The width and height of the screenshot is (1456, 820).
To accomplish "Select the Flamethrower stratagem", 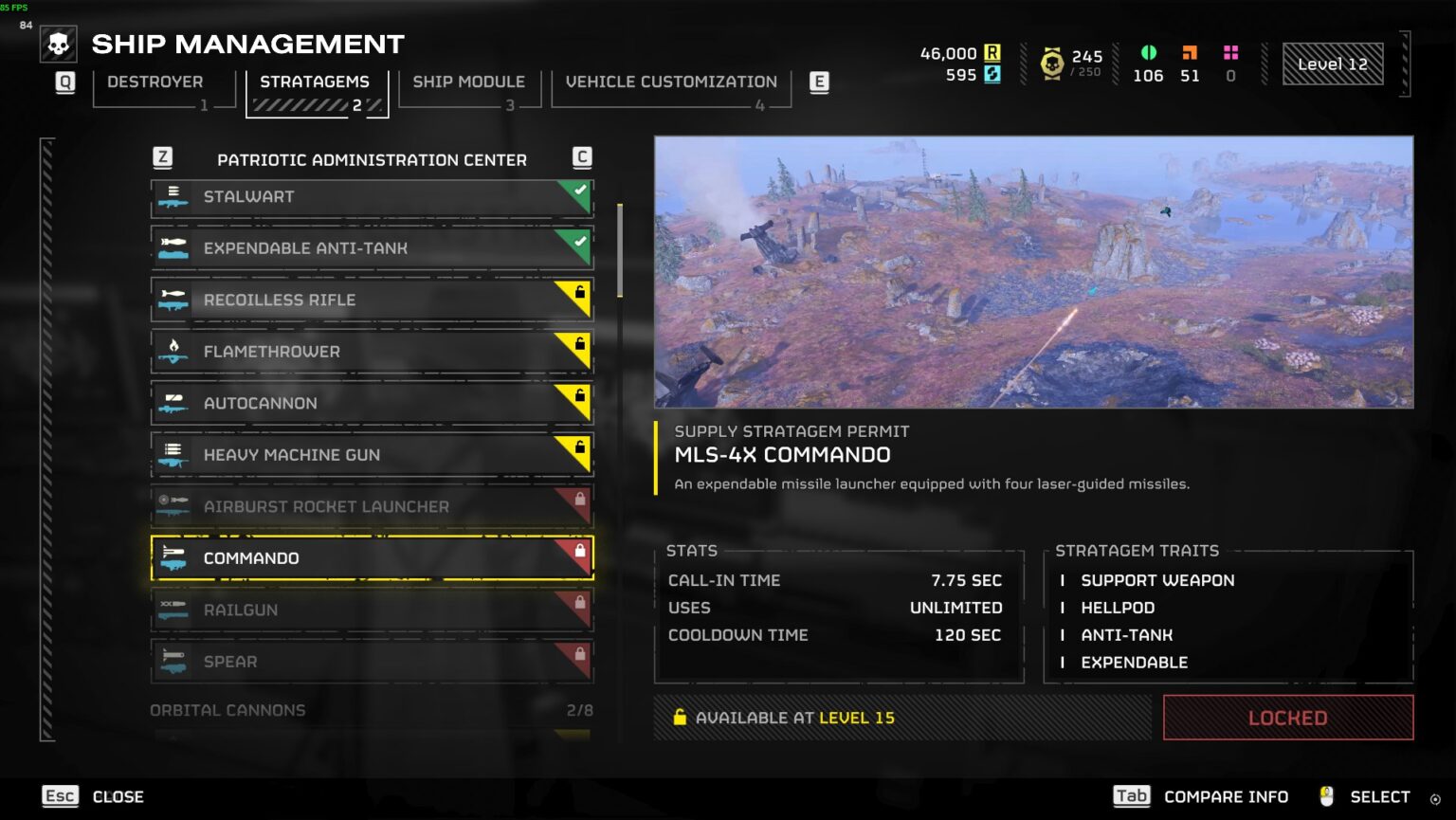I will point(372,352).
